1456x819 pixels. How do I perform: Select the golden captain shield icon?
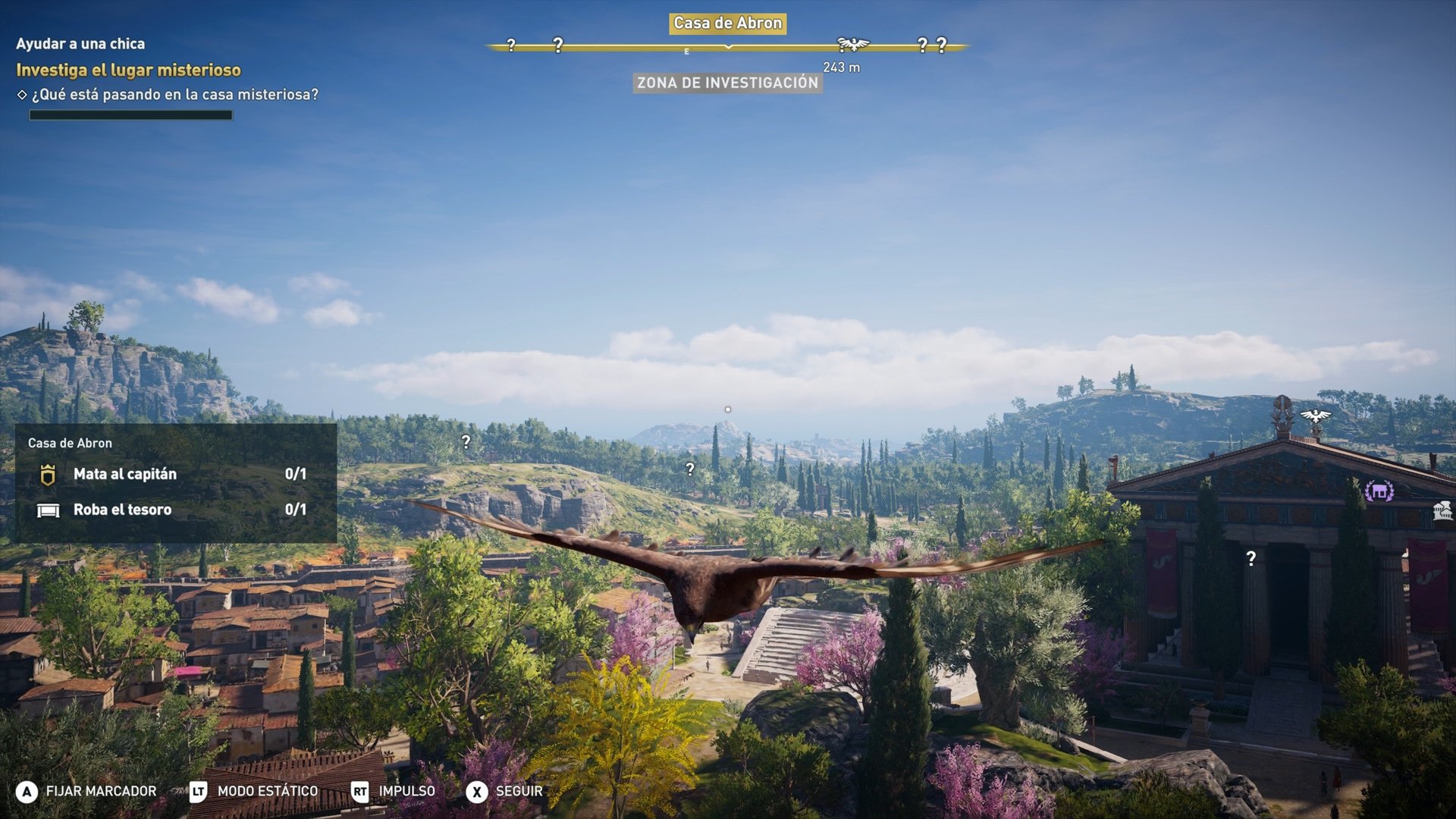click(48, 474)
